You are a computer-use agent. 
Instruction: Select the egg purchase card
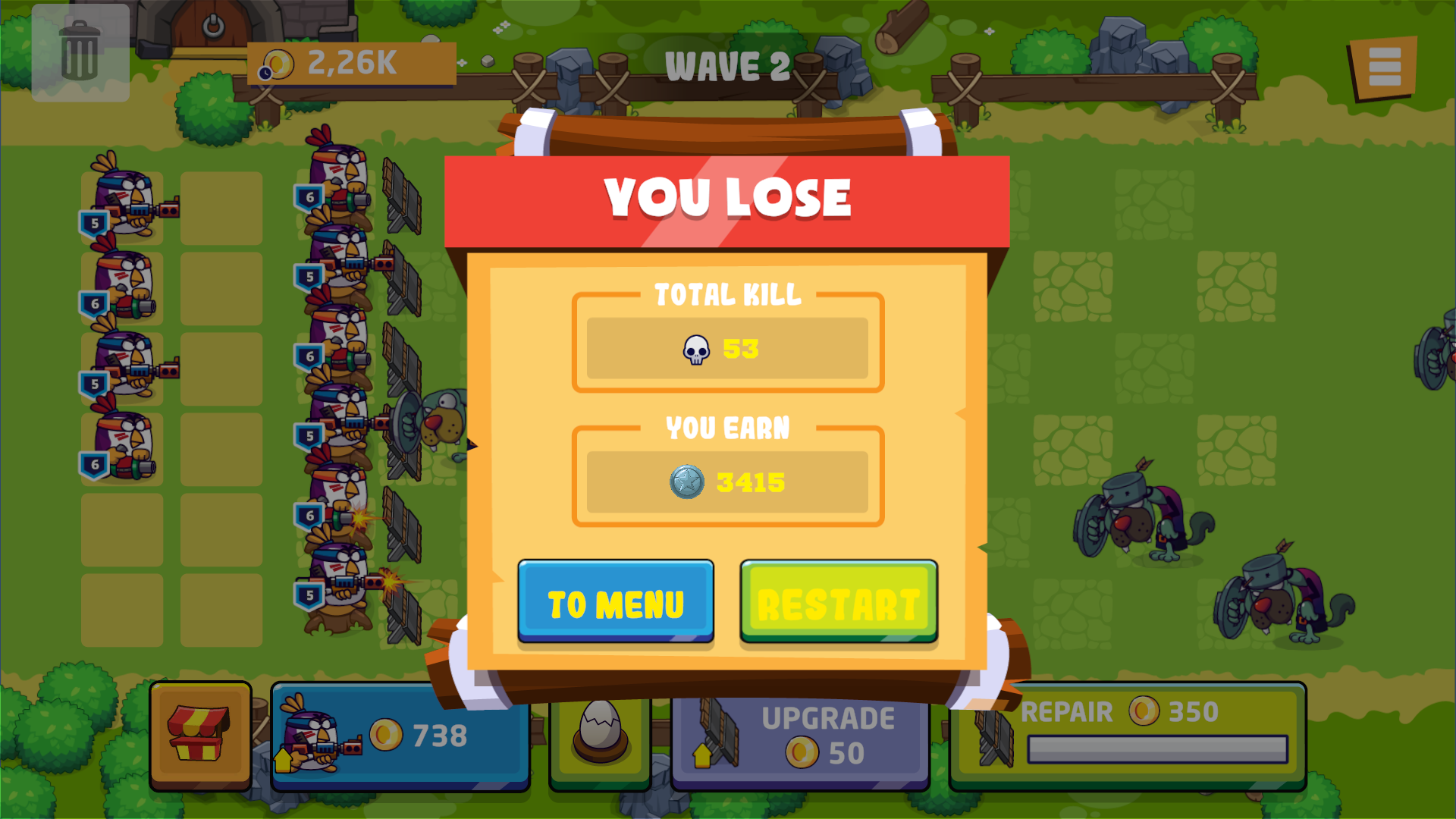[599, 734]
